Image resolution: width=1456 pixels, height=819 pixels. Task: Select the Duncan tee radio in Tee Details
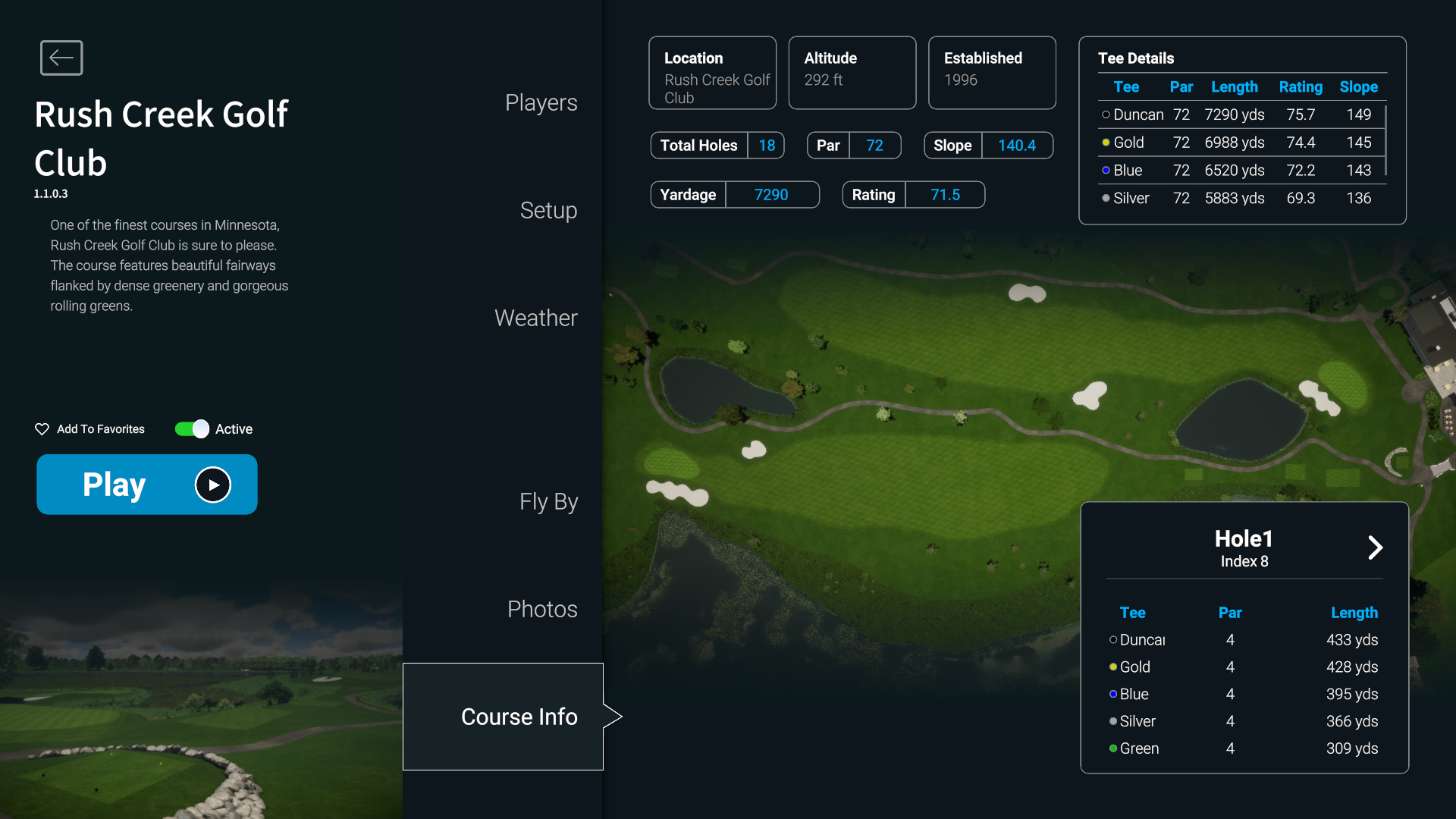click(1104, 115)
